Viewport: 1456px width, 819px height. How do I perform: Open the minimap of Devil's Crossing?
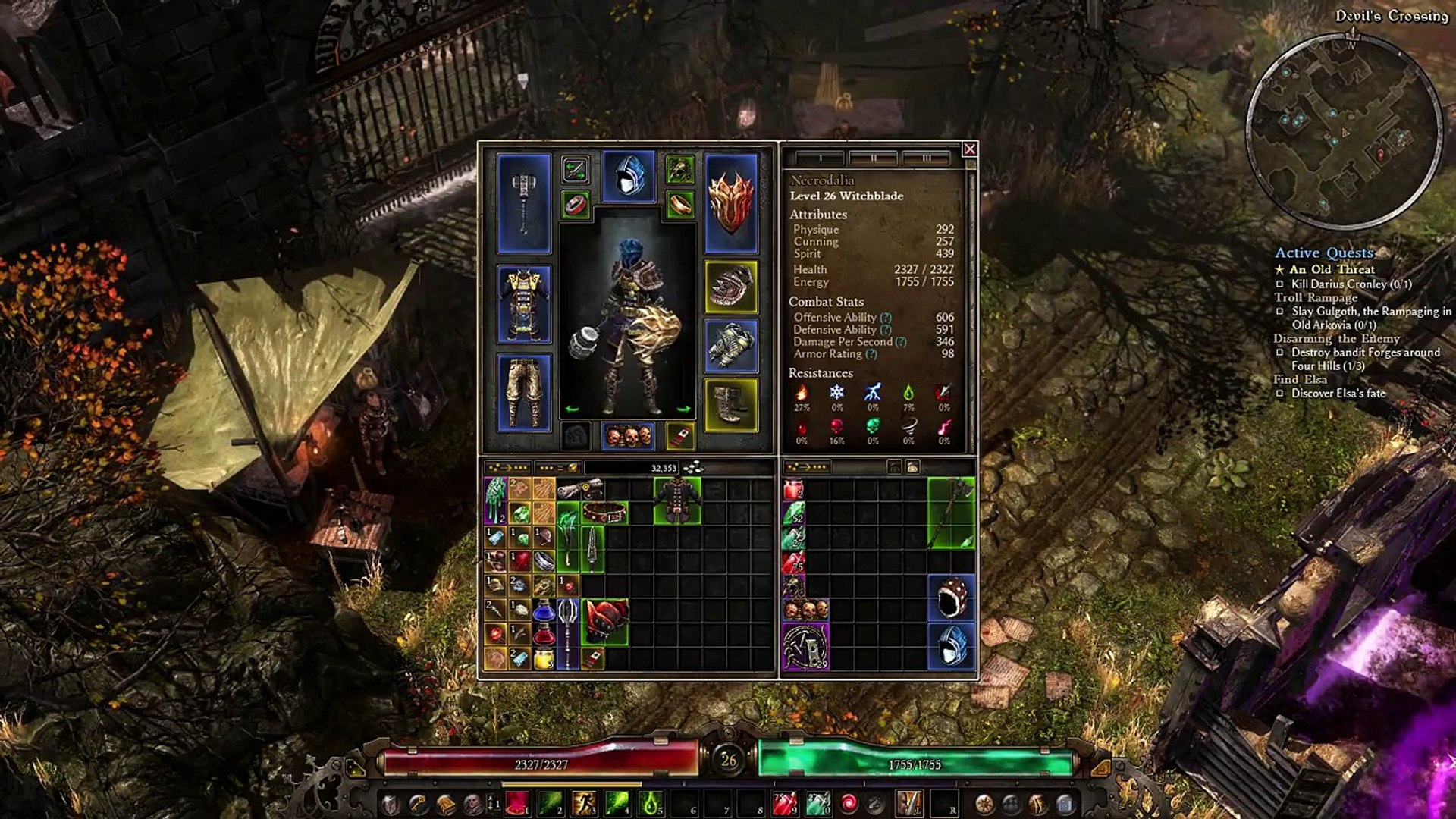click(1344, 130)
